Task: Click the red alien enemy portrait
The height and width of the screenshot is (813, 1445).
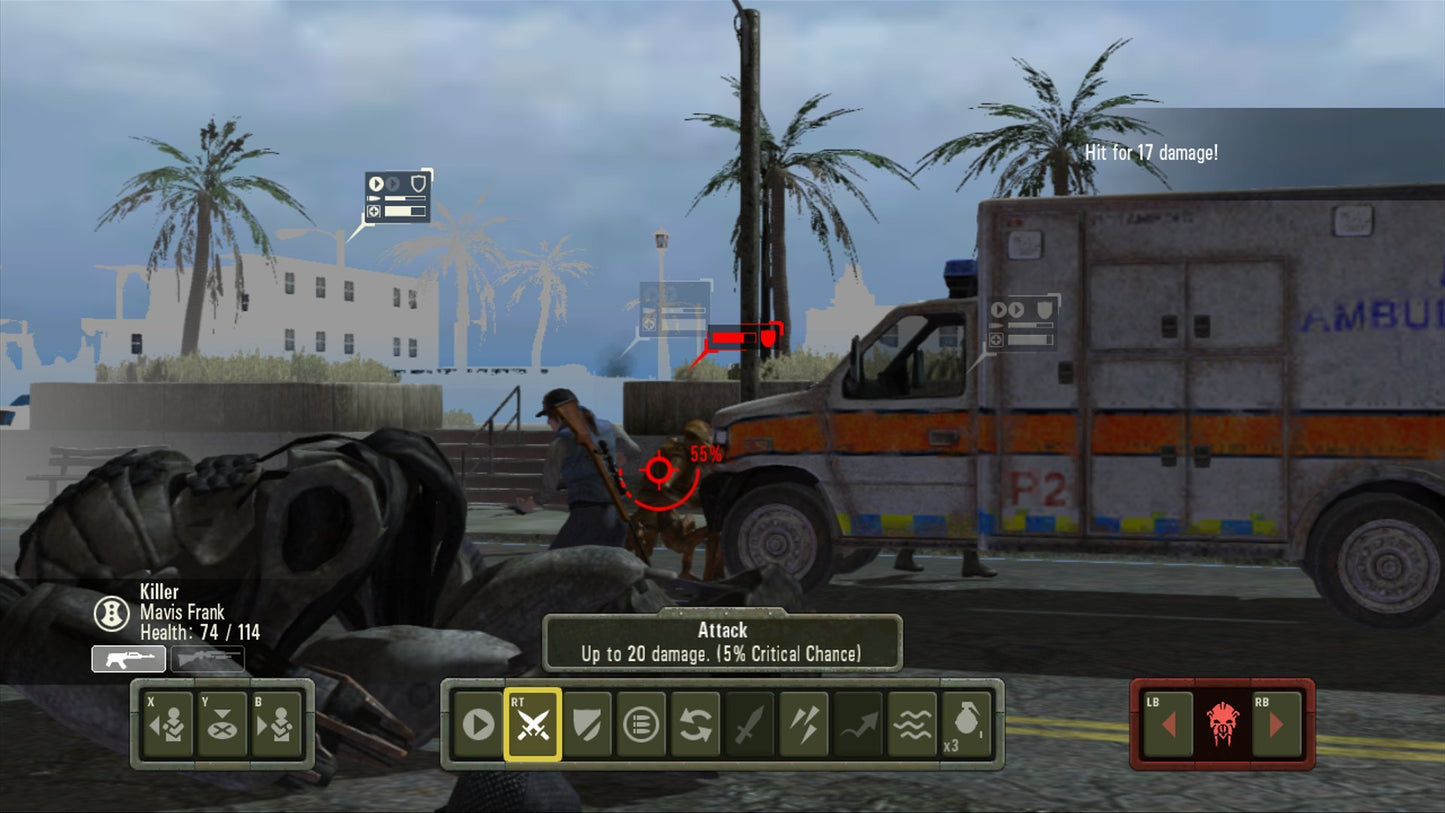Action: click(1222, 725)
